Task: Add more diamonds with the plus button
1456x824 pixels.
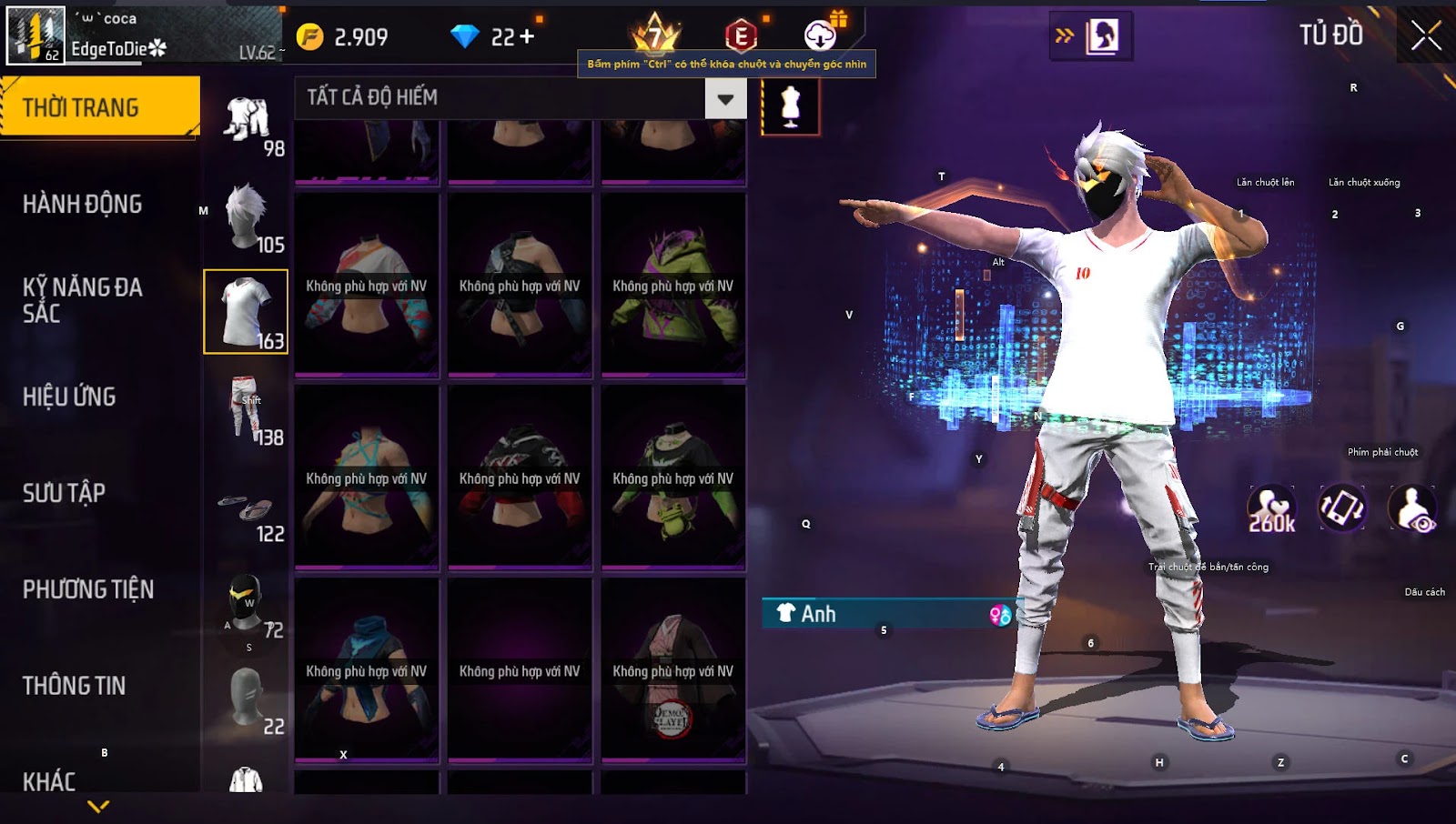Action: pos(527,36)
